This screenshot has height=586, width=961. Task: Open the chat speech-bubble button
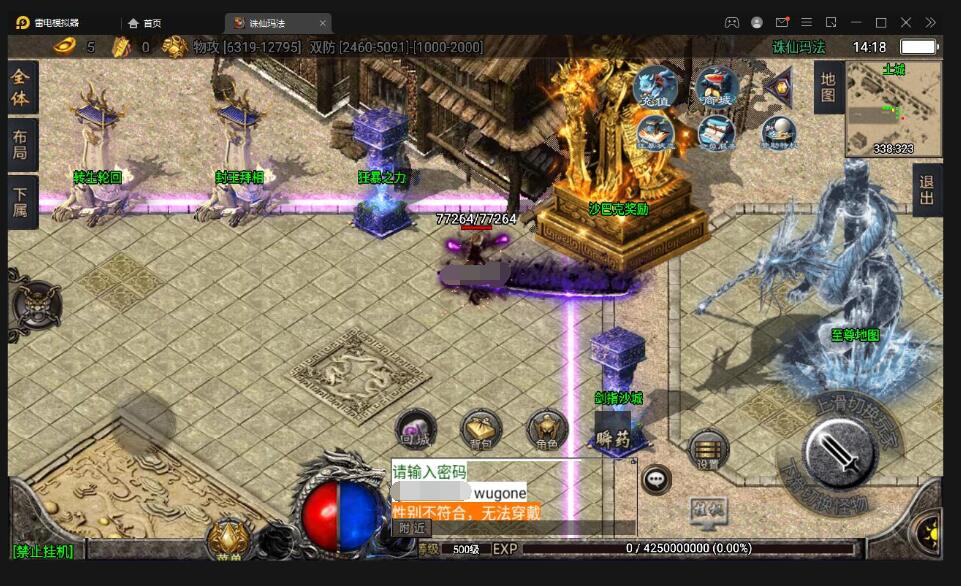(x=656, y=480)
